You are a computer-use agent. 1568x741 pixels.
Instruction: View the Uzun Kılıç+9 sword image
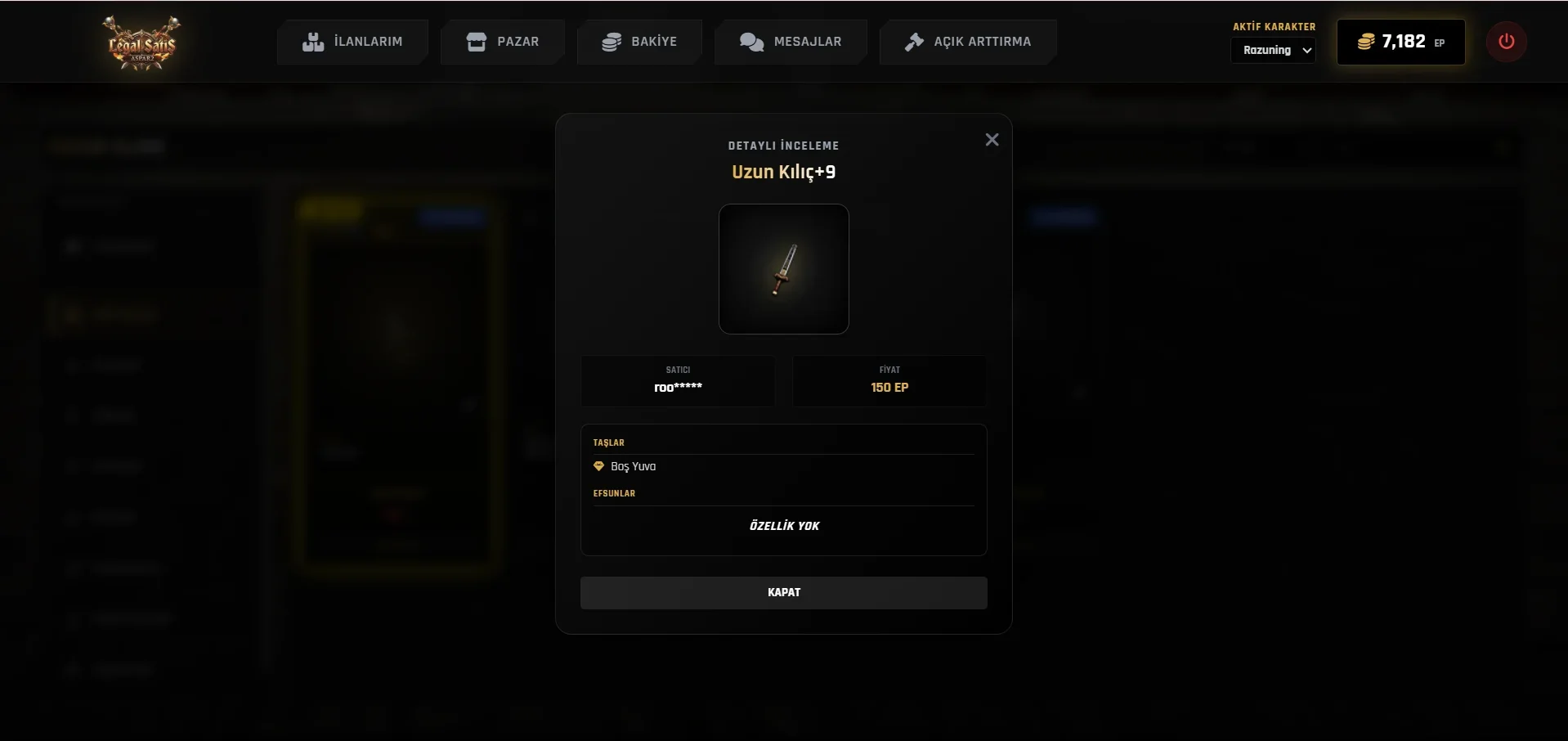tap(783, 269)
